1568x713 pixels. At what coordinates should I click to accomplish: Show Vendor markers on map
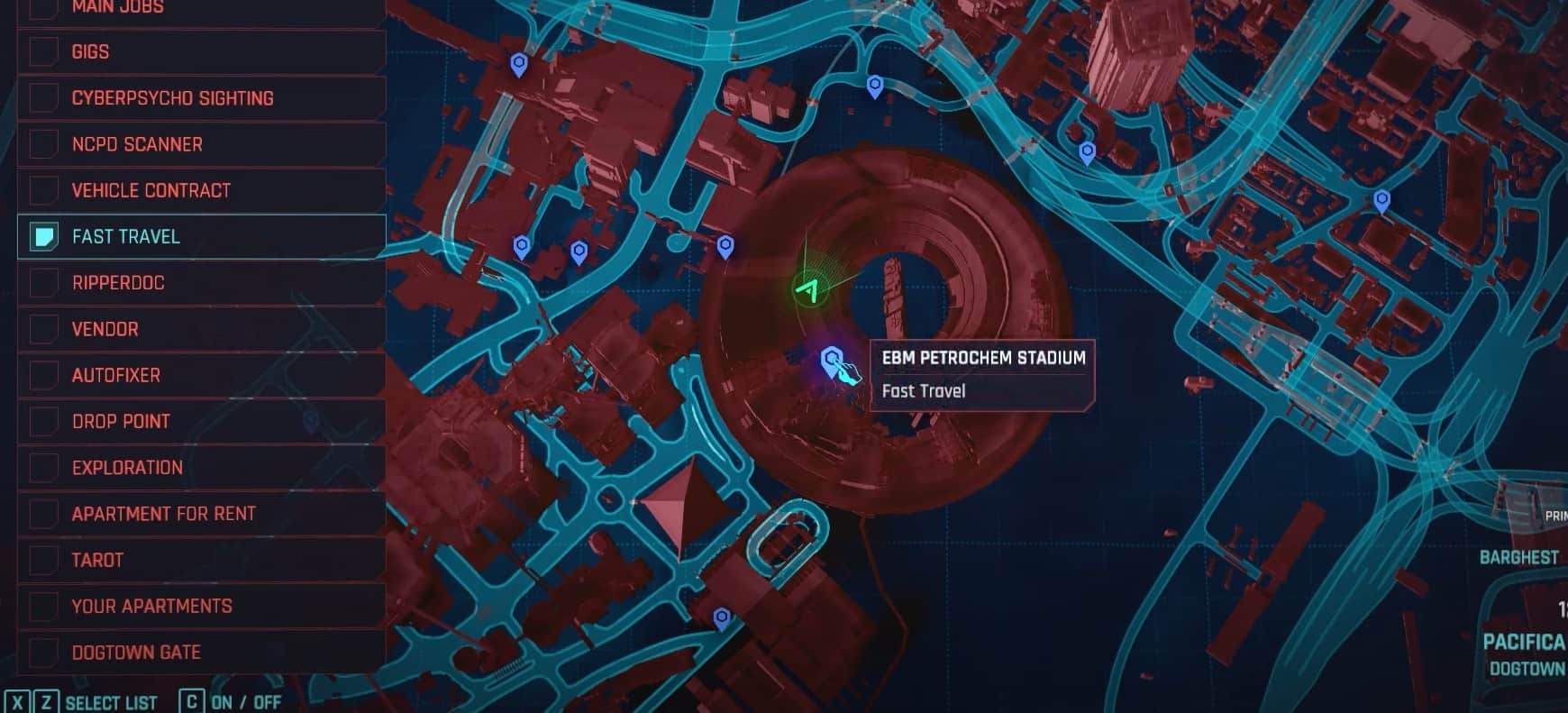pos(43,329)
